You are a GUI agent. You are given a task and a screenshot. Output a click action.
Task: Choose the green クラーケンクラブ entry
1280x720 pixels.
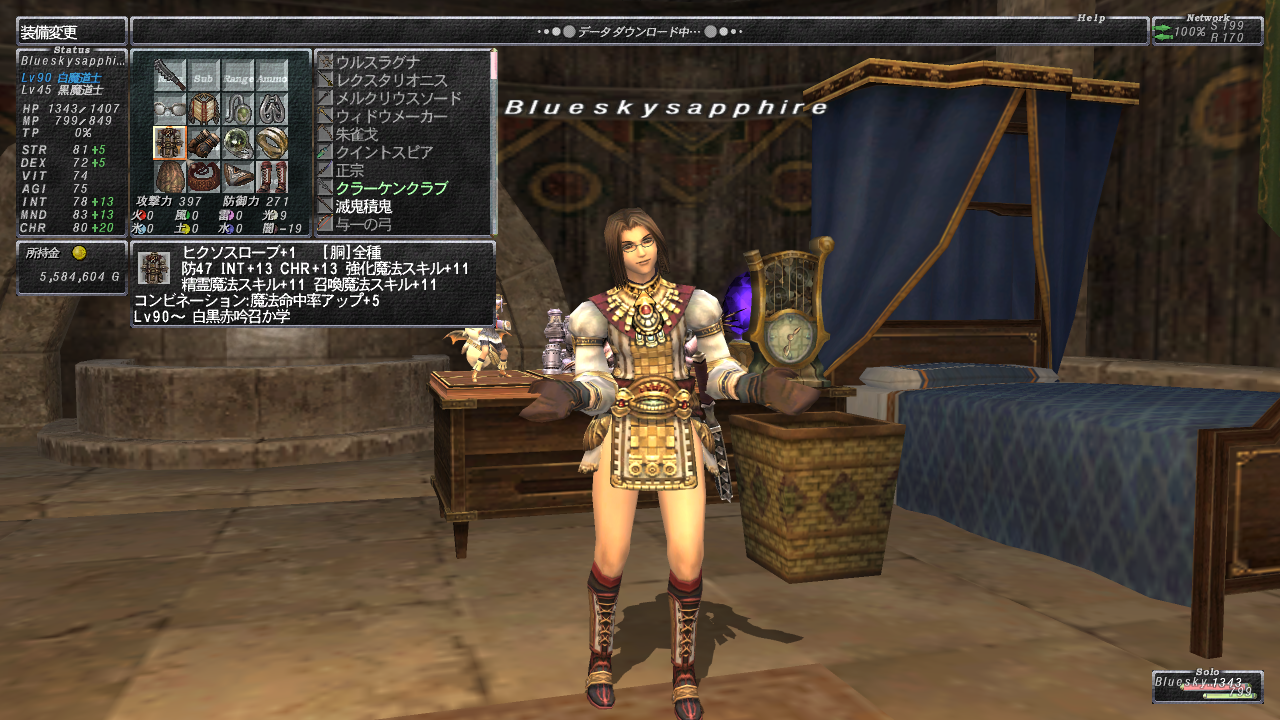pyautogui.click(x=391, y=188)
